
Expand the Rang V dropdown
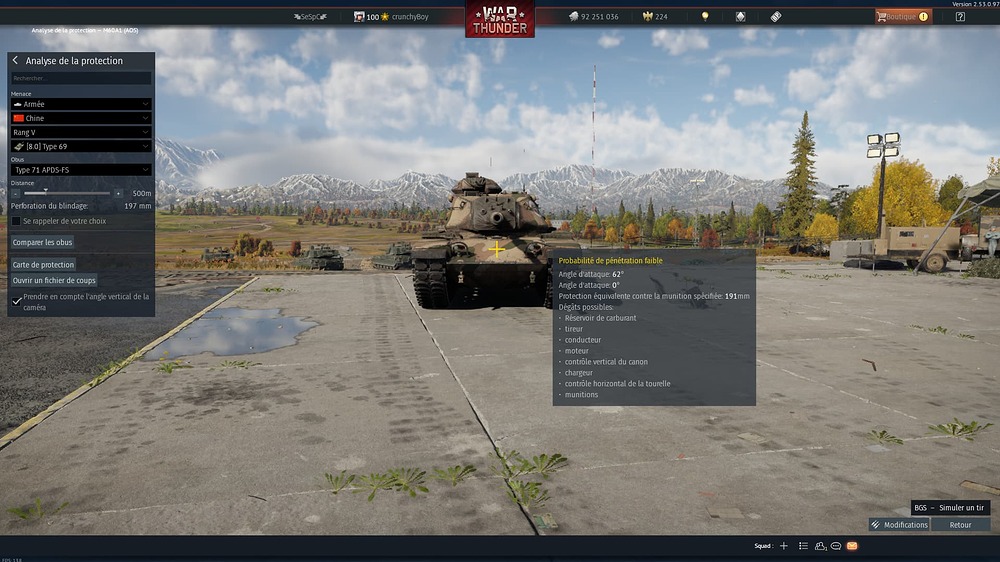click(x=81, y=132)
